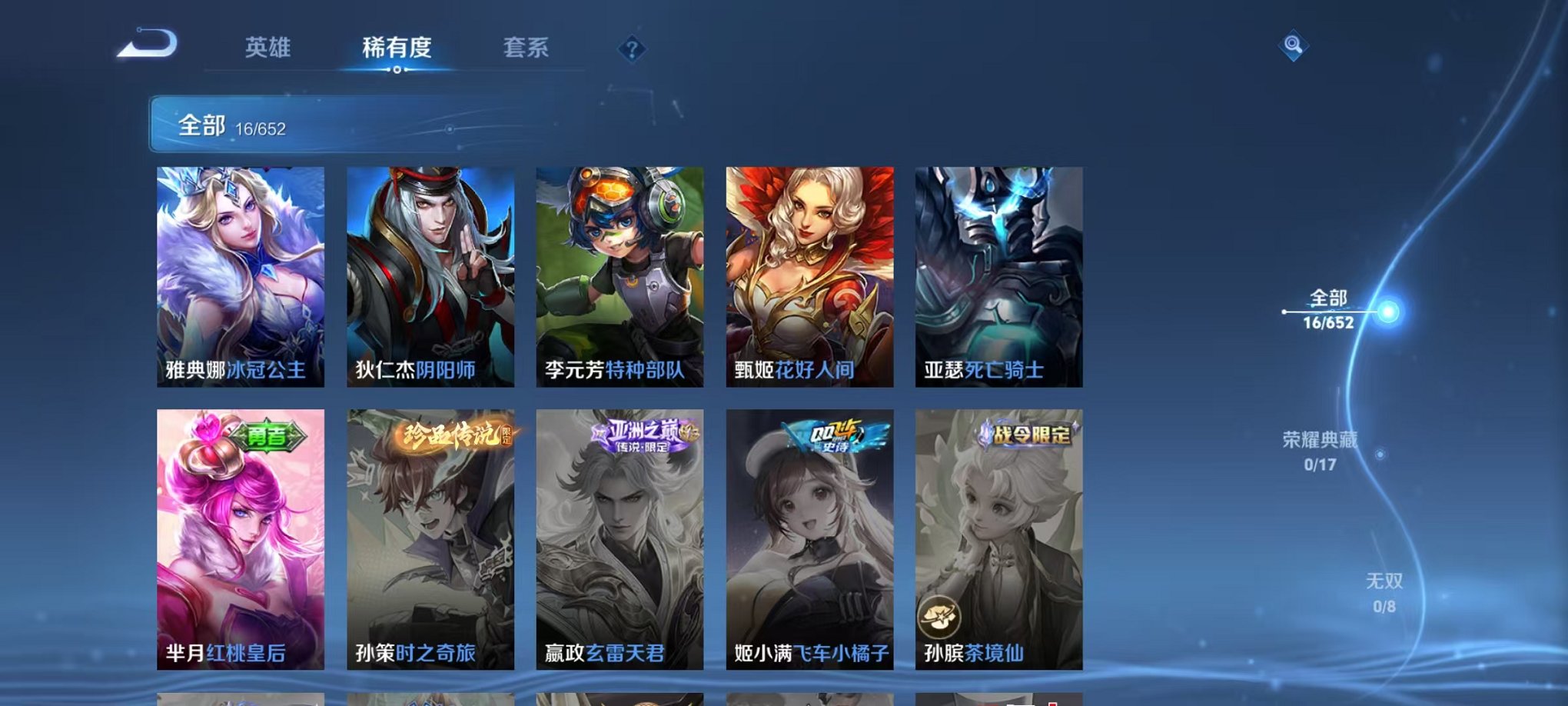Switch to the 套系 tab

point(527,48)
